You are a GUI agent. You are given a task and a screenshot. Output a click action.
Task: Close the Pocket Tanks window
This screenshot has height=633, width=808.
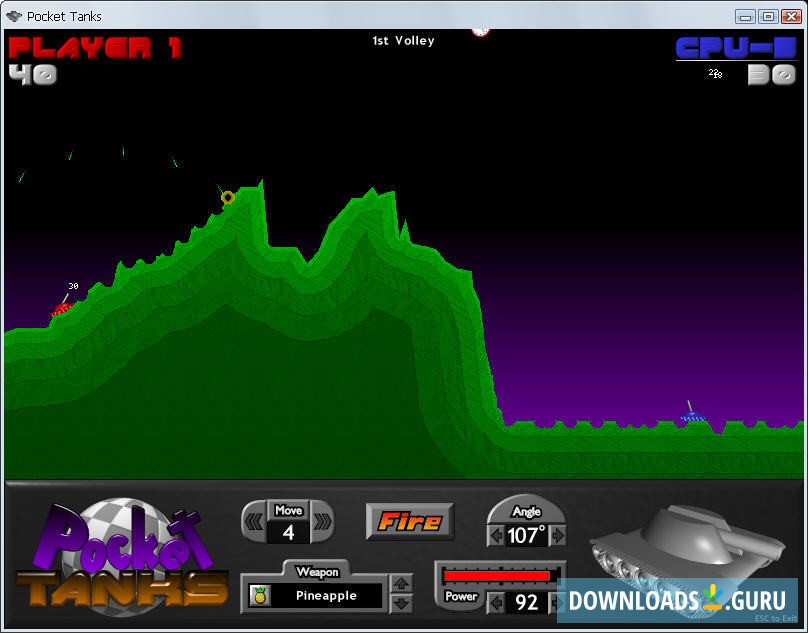(789, 16)
